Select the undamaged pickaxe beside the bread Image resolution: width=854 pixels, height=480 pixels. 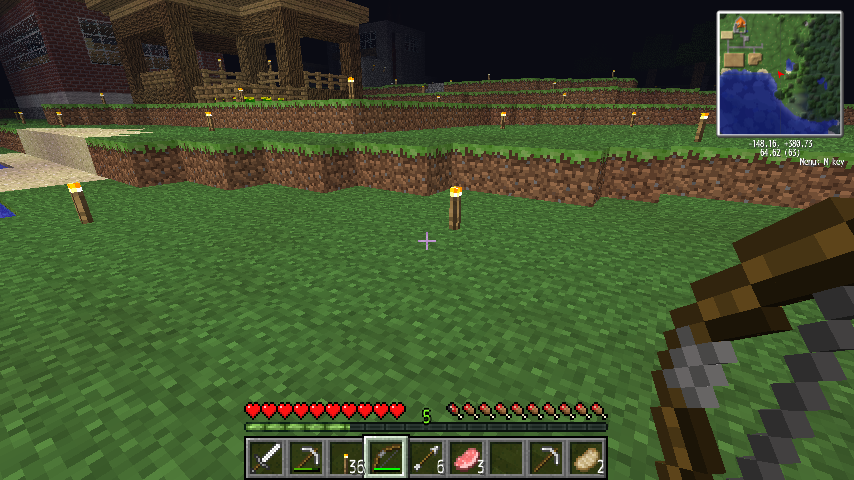click(545, 458)
